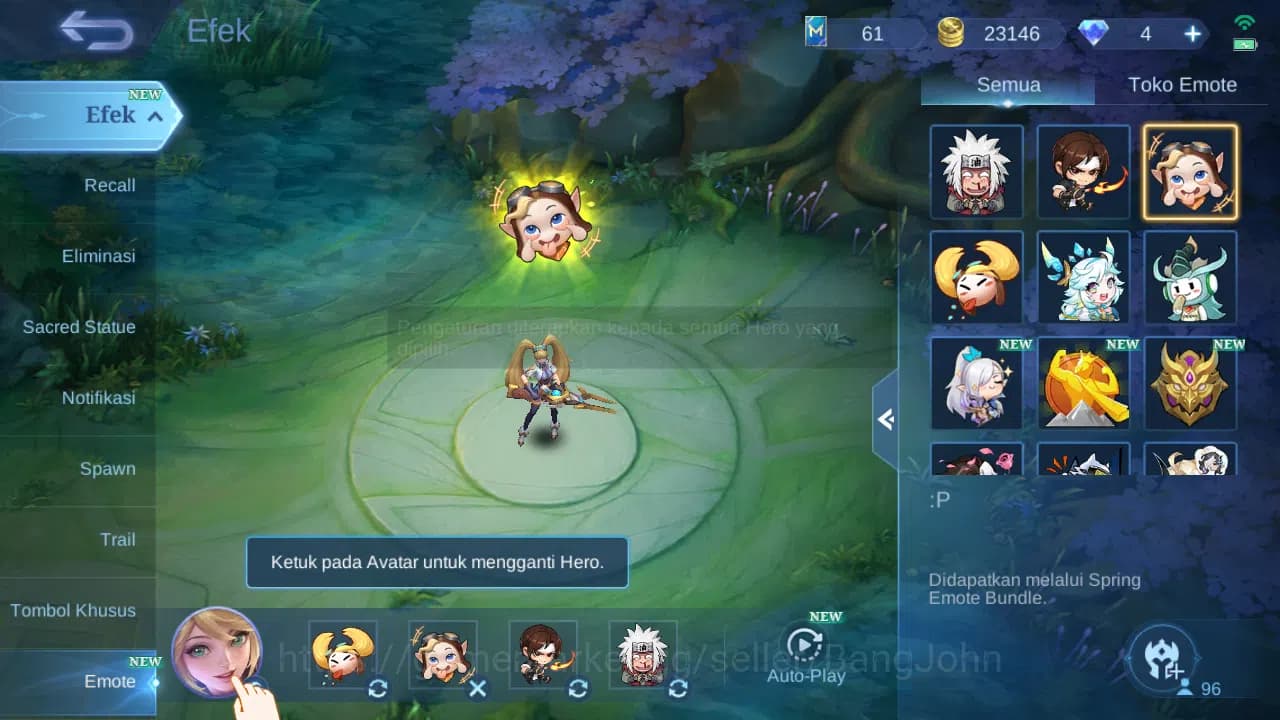Click the battery indicator in the top right corner
1280x720 pixels.
click(x=1243, y=44)
